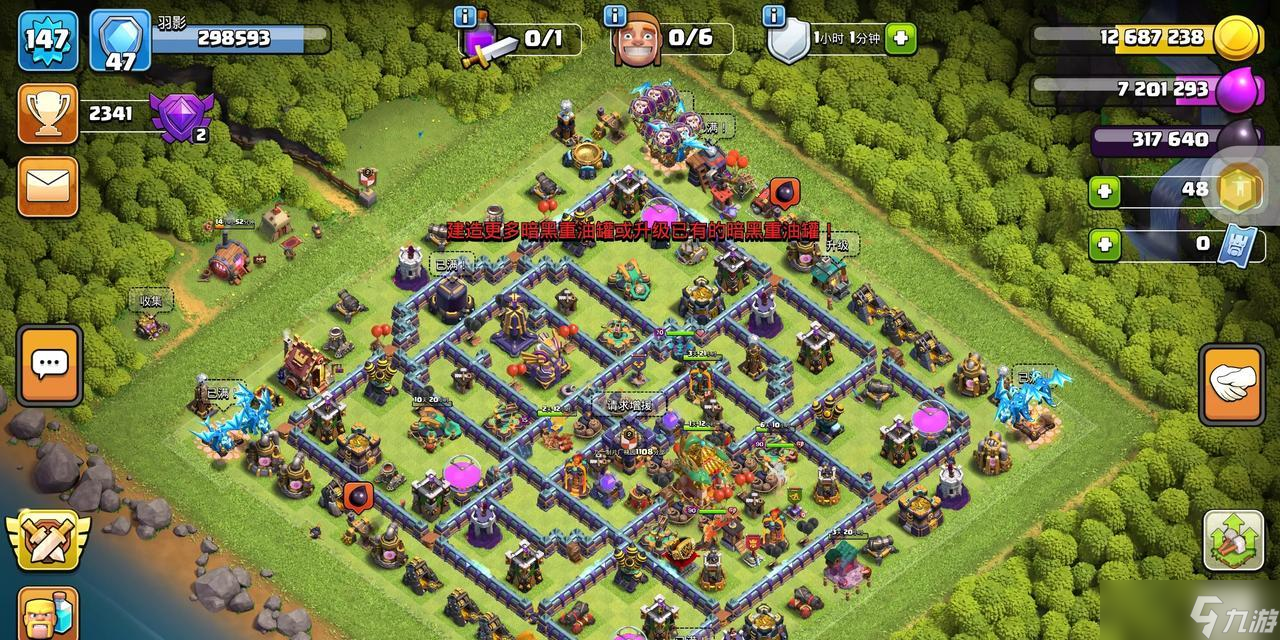Click the green plus beside shield timer
This screenshot has height=640, width=1280.
[900, 39]
